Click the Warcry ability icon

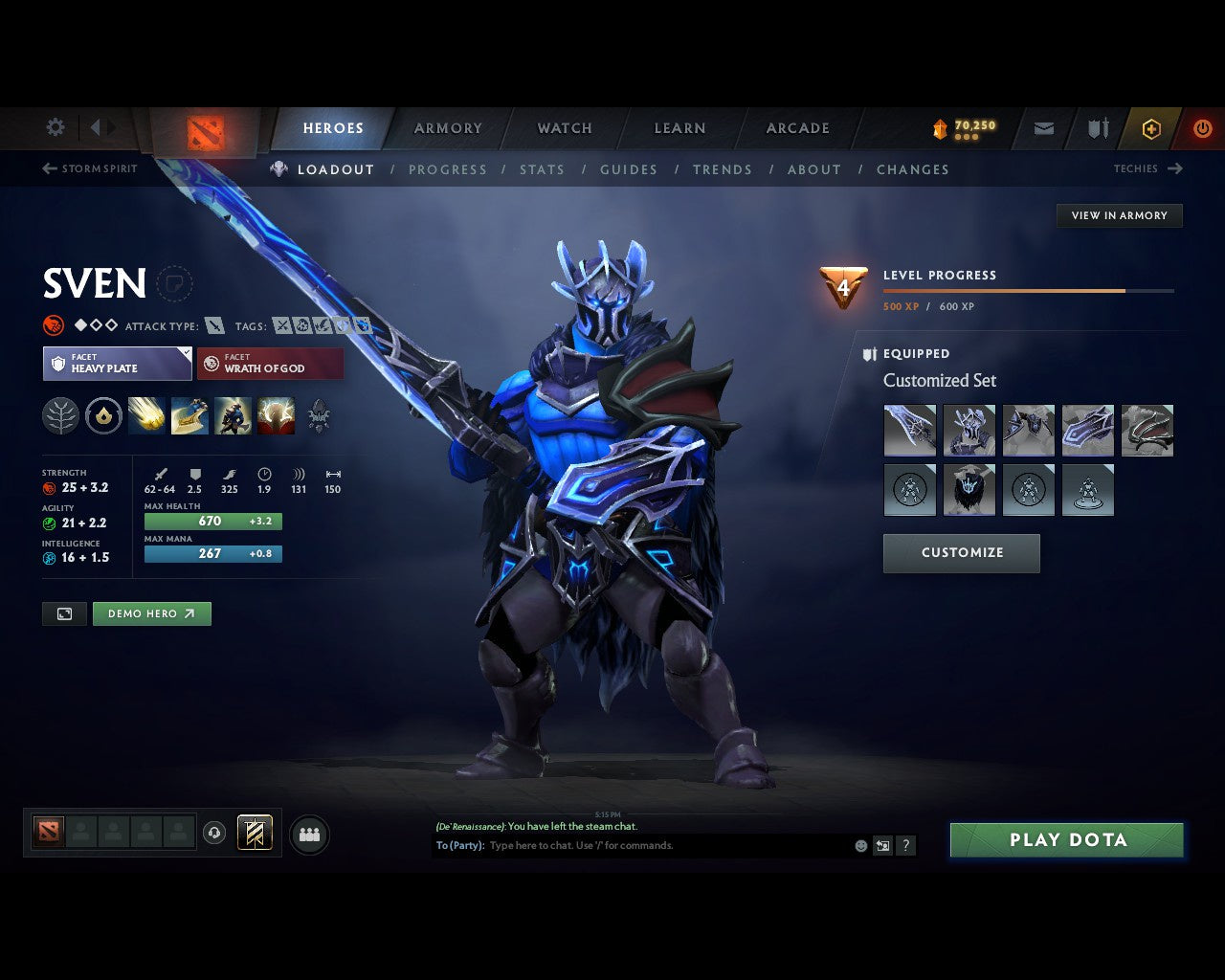pyautogui.click(x=233, y=415)
